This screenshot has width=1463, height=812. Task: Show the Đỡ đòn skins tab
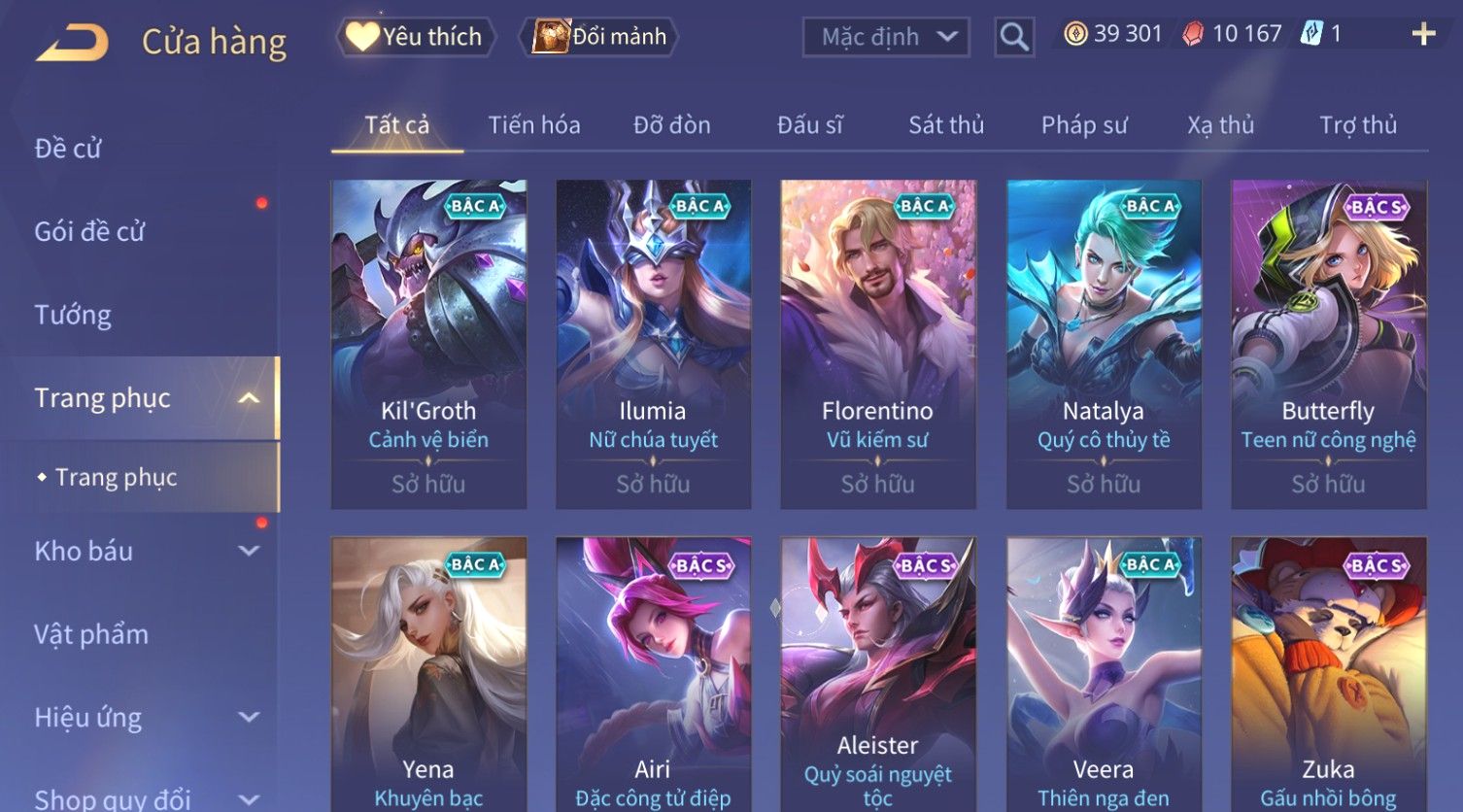[x=671, y=125]
